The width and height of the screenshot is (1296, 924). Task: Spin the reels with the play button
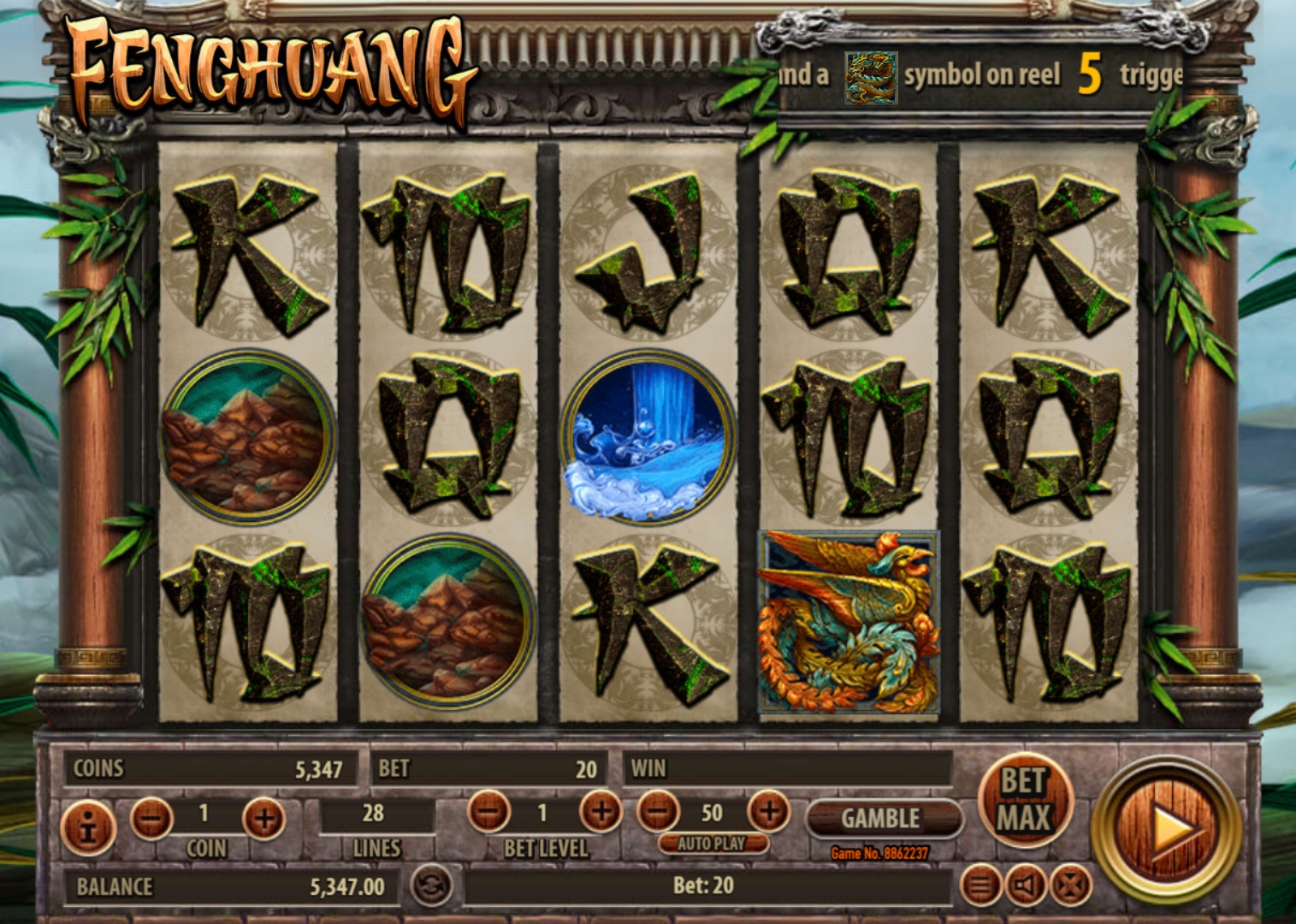[1168, 828]
